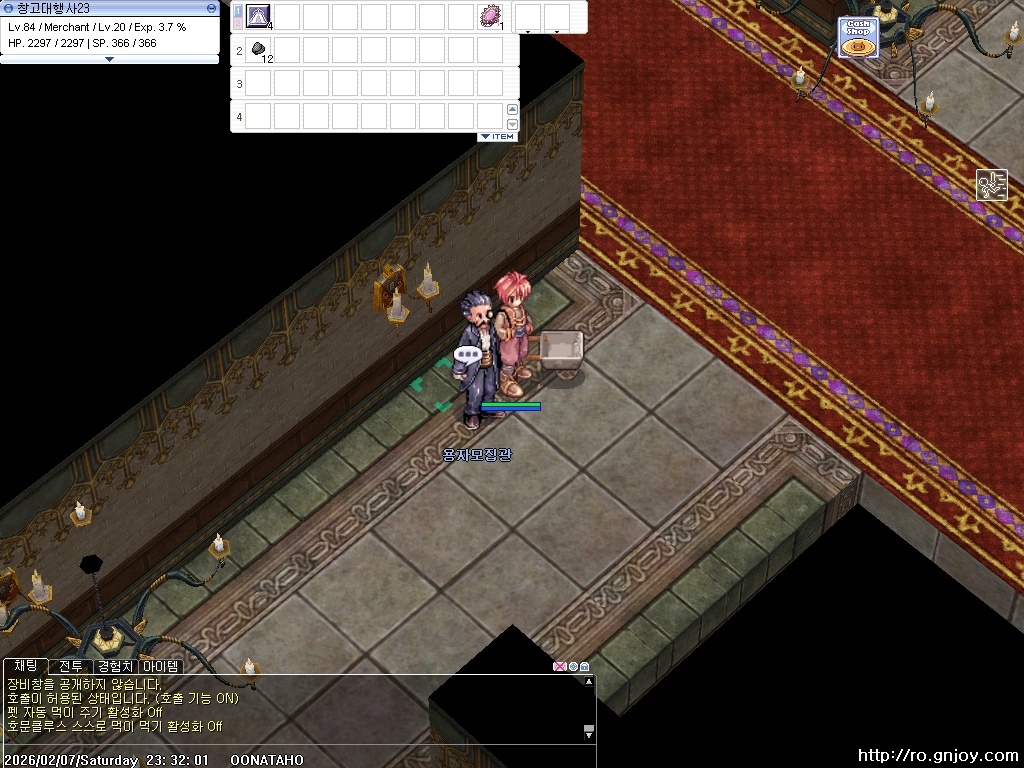Use the purple tent skill in hotbar row 1

click(259, 16)
